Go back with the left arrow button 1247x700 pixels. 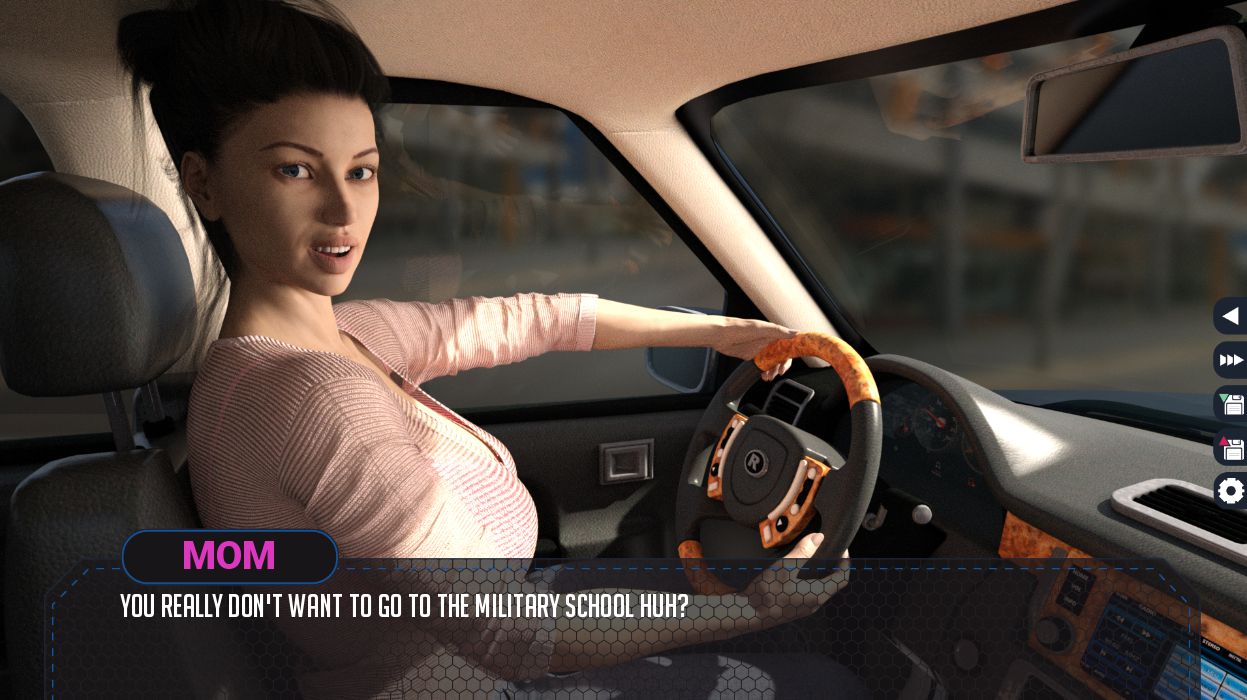point(1231,316)
